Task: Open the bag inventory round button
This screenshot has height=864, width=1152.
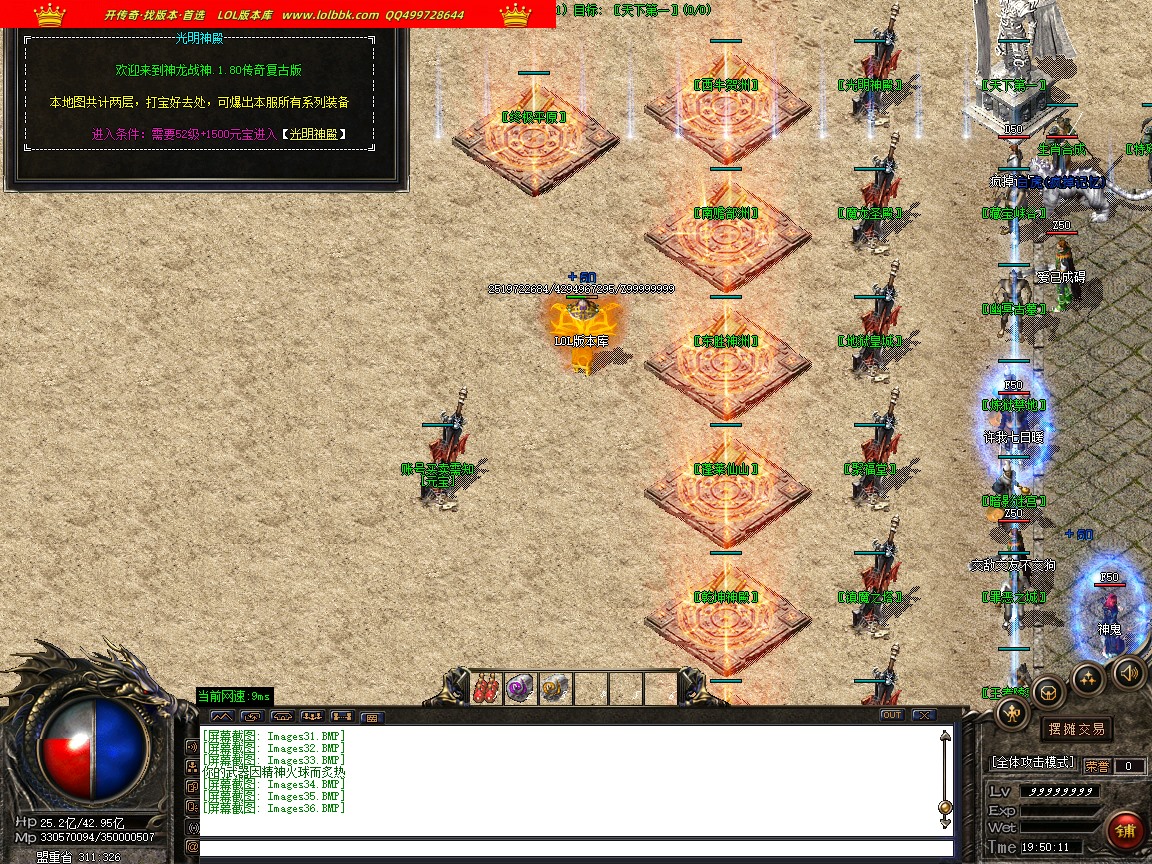Action: point(1049,691)
